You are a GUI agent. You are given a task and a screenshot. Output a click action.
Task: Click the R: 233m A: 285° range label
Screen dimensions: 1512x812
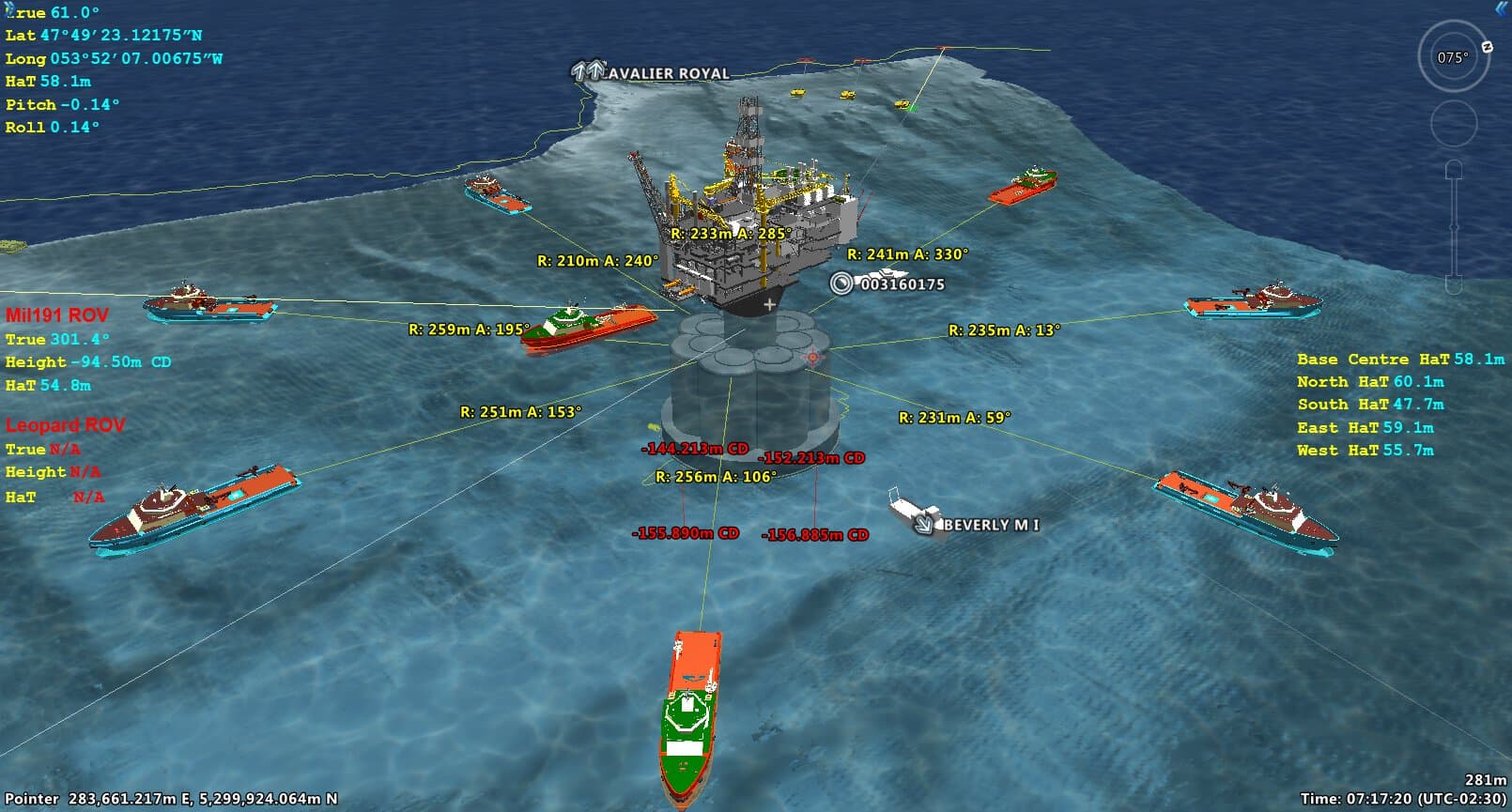[730, 231]
